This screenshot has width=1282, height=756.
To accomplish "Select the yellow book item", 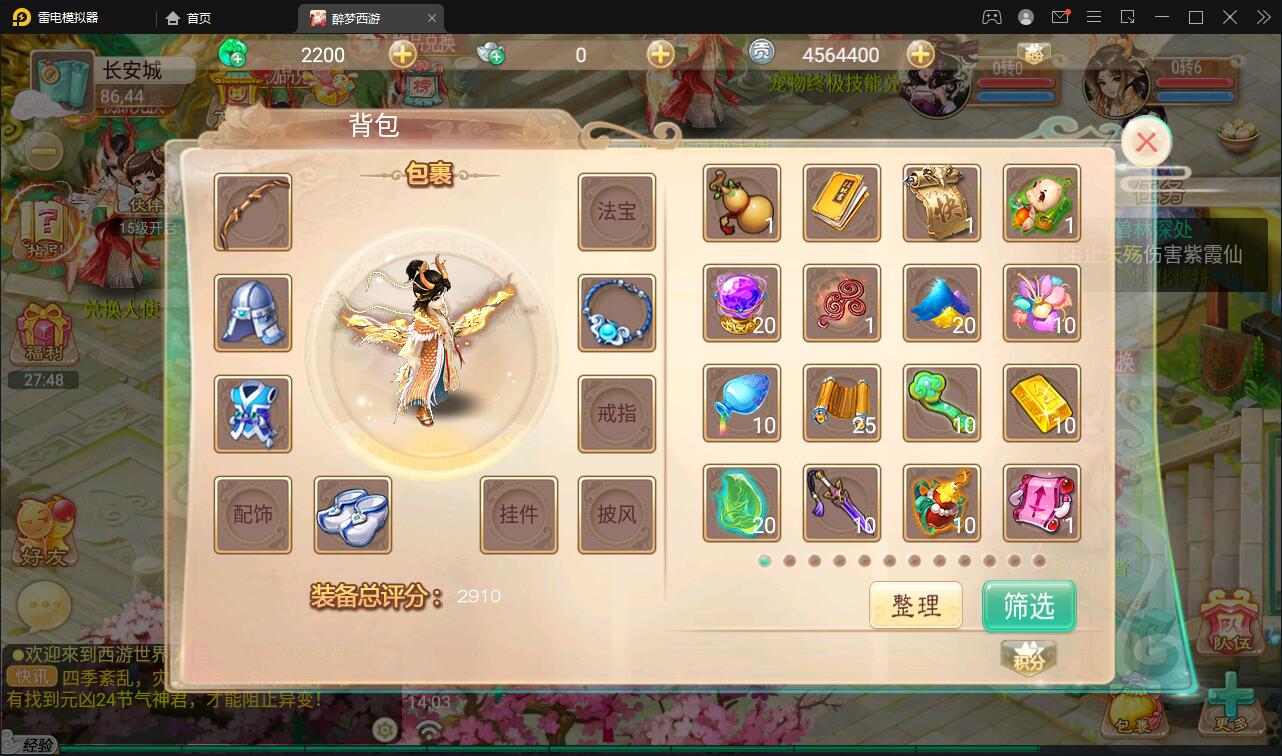I will [842, 203].
